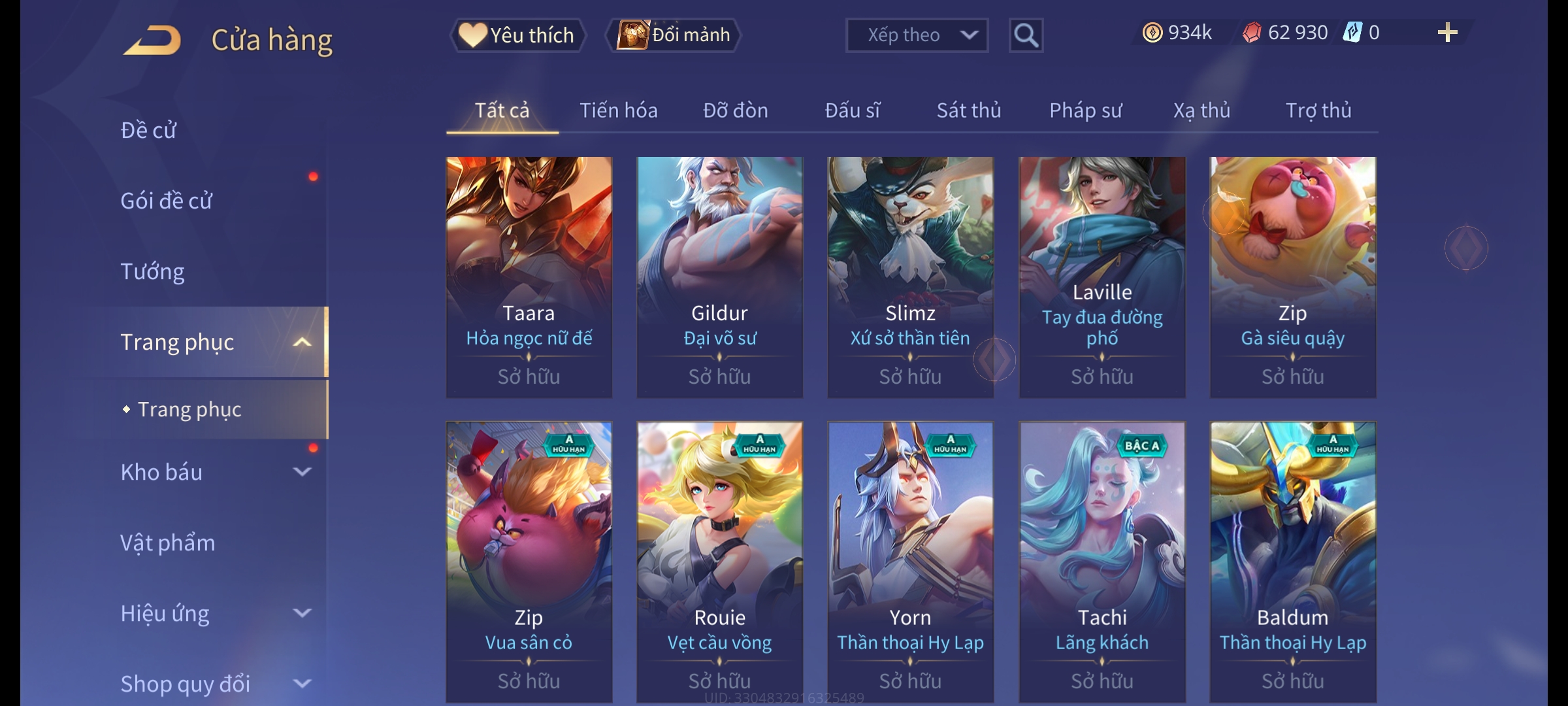The width and height of the screenshot is (1568, 706).
Task: Switch to the Đỡ đòn tab
Action: click(x=735, y=110)
